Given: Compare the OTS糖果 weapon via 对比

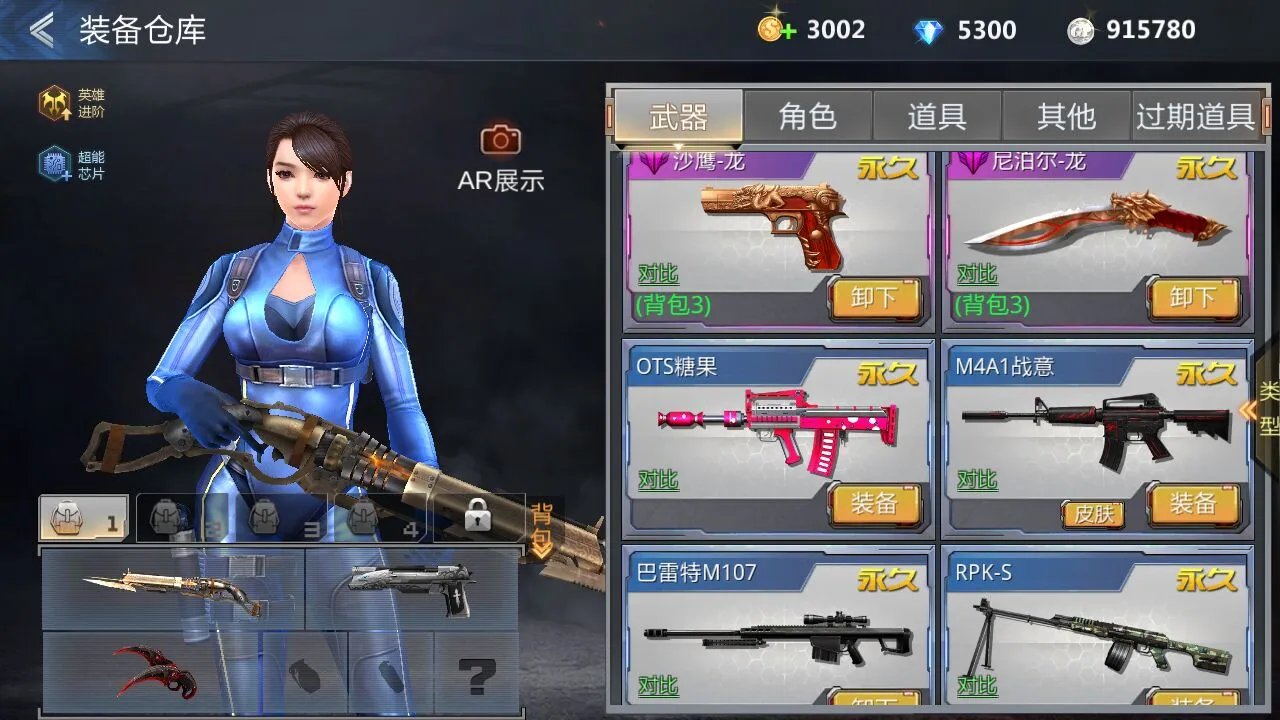Looking at the screenshot, I should click(658, 480).
